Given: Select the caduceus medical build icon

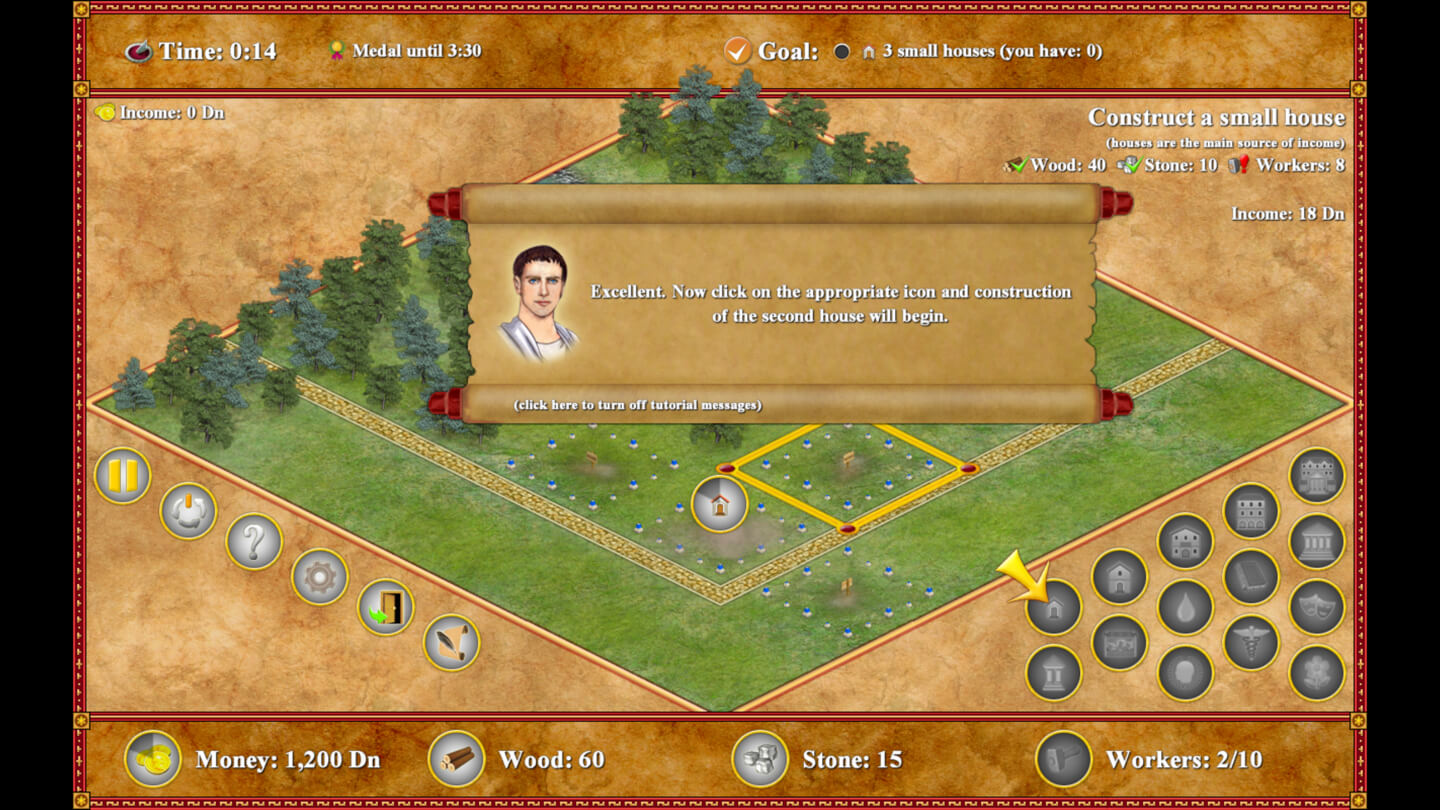Looking at the screenshot, I should [1251, 642].
